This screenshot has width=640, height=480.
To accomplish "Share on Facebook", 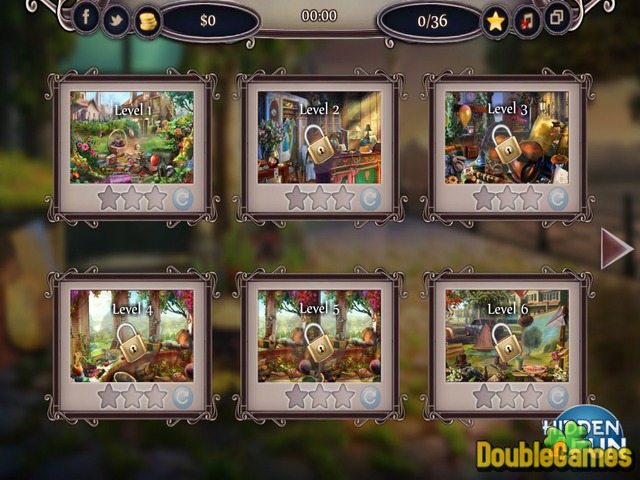I will pos(85,19).
